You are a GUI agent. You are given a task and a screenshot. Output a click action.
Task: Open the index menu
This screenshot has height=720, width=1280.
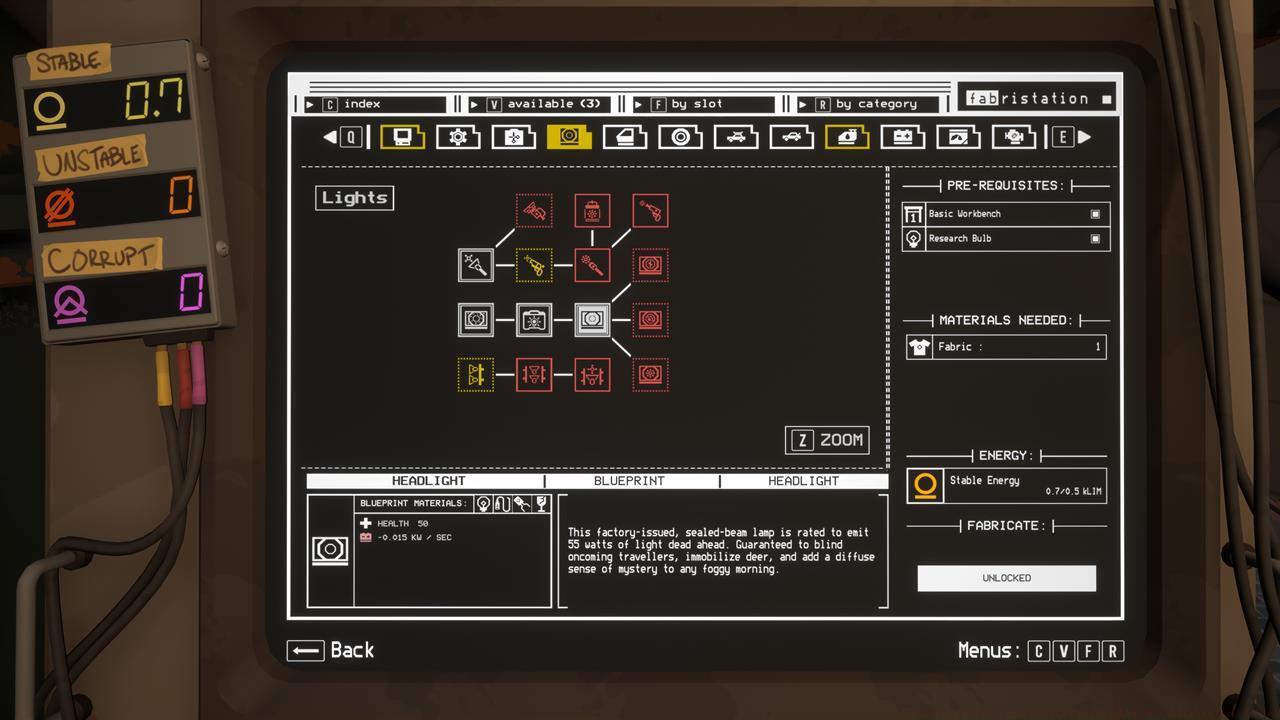[370, 103]
